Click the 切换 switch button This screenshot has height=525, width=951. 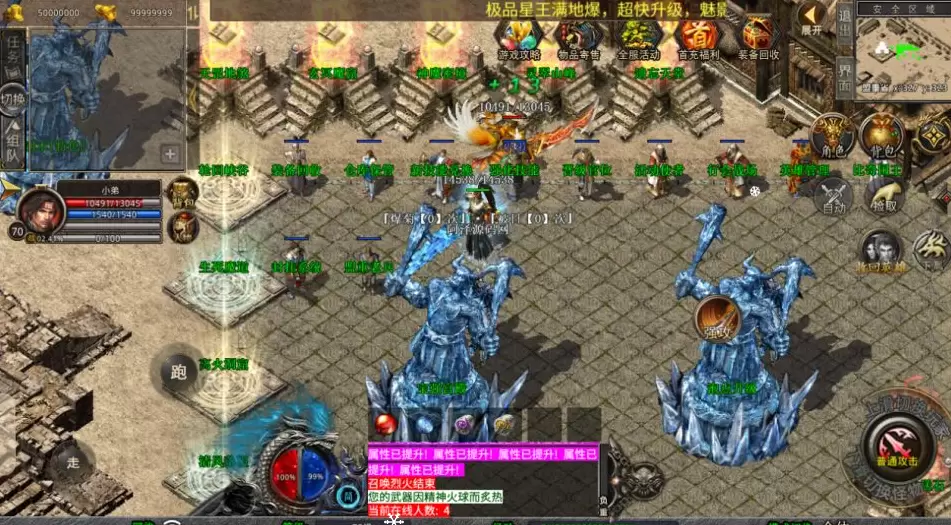13,99
